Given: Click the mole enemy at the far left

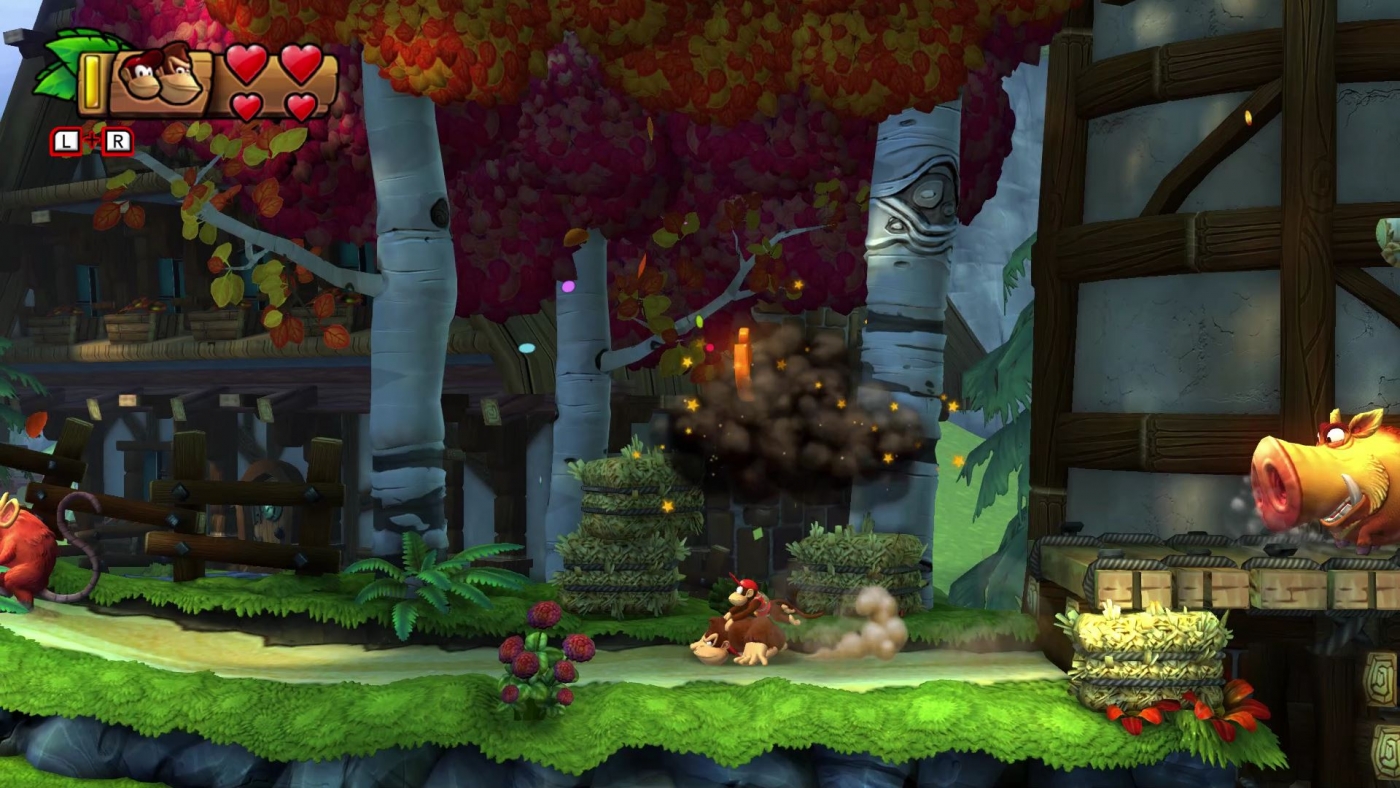Looking at the screenshot, I should click(25, 545).
